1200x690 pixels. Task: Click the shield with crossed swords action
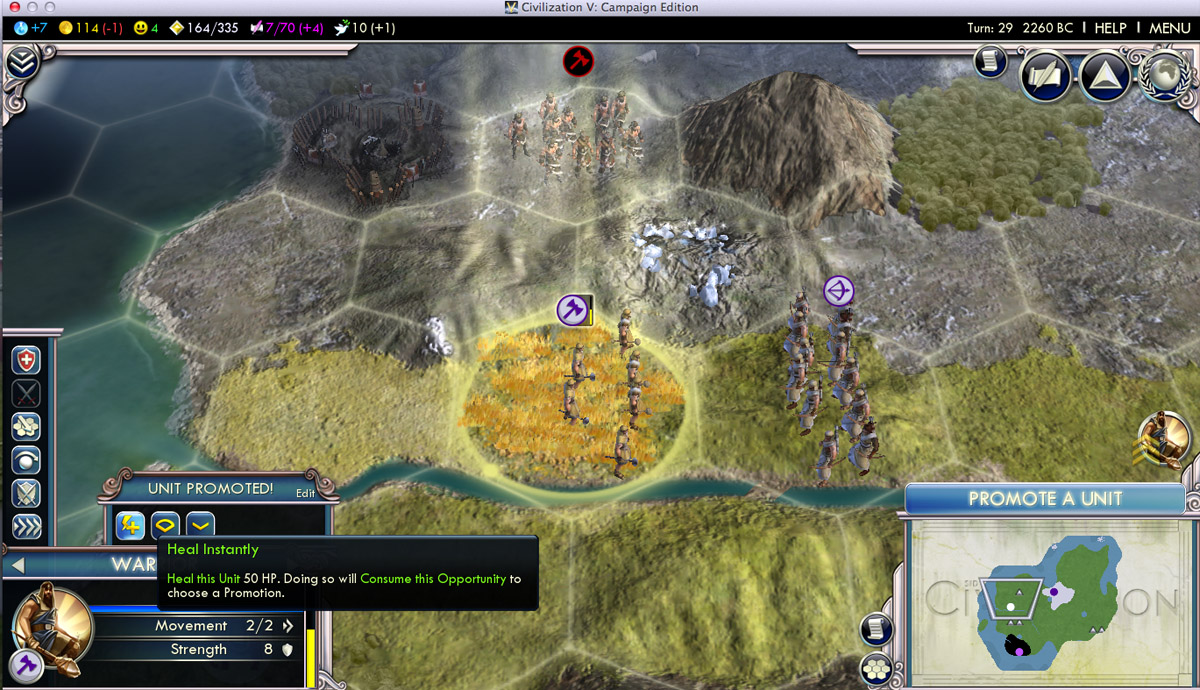[26, 494]
